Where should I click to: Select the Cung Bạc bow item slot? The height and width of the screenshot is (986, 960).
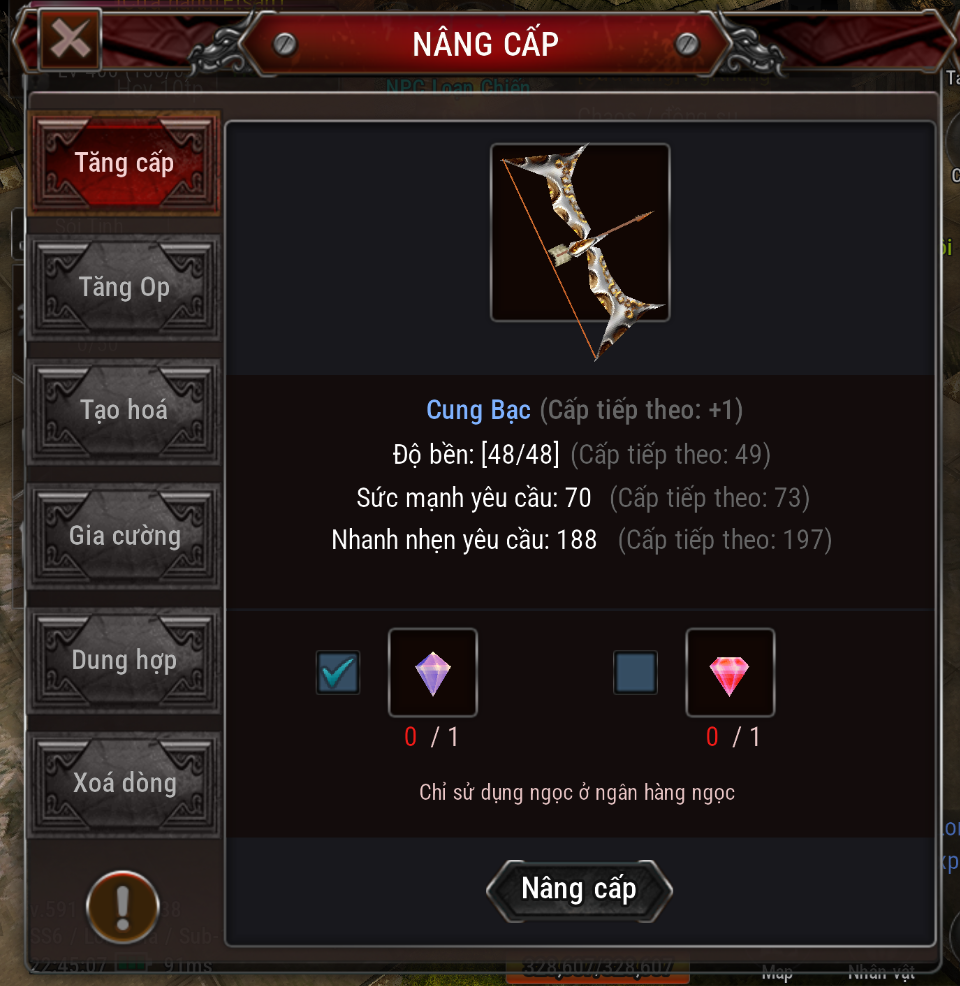(x=580, y=233)
